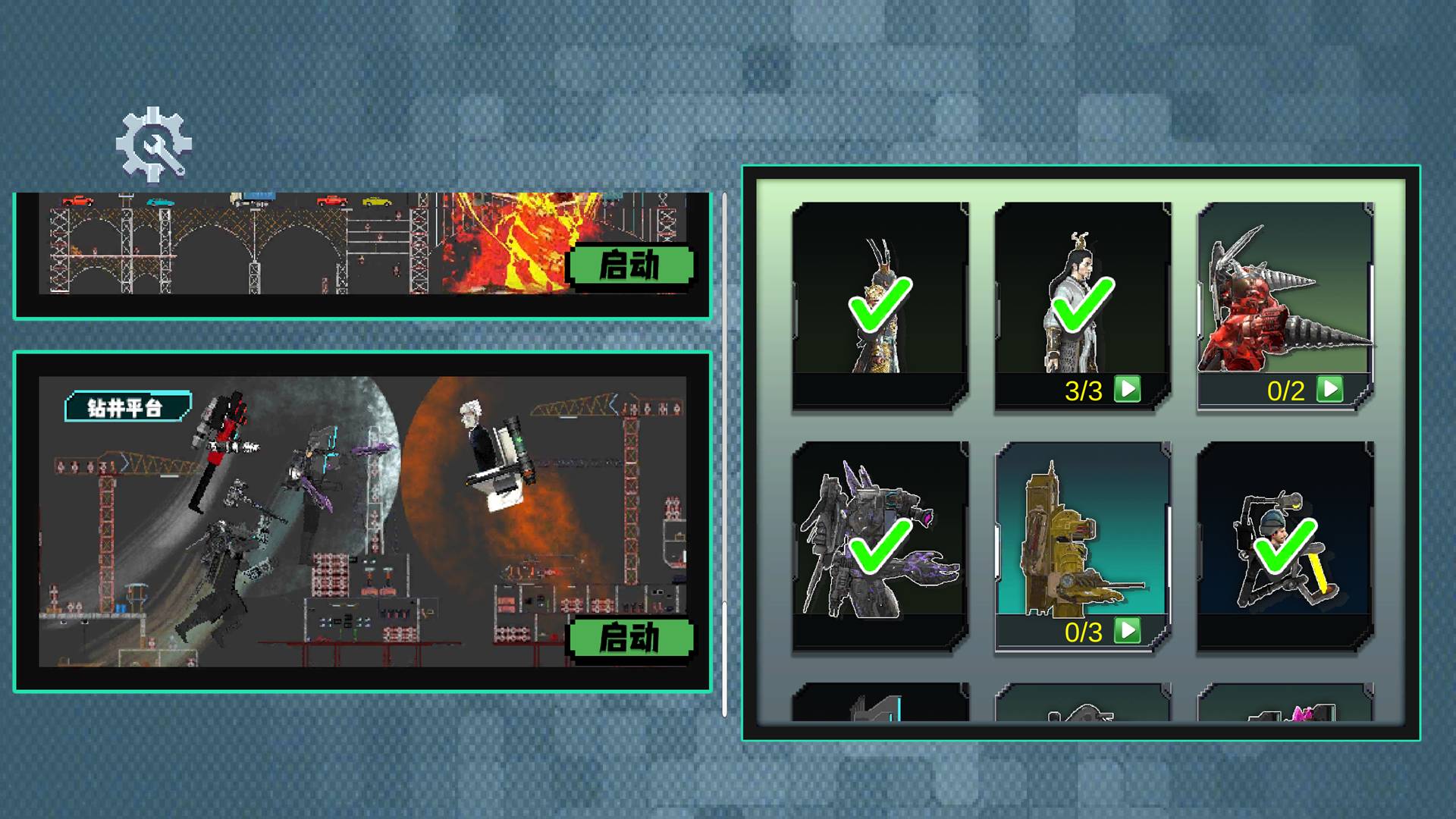Click the play arrow beside the 3/3 counter
Image resolution: width=1456 pixels, height=819 pixels.
pos(1128,390)
